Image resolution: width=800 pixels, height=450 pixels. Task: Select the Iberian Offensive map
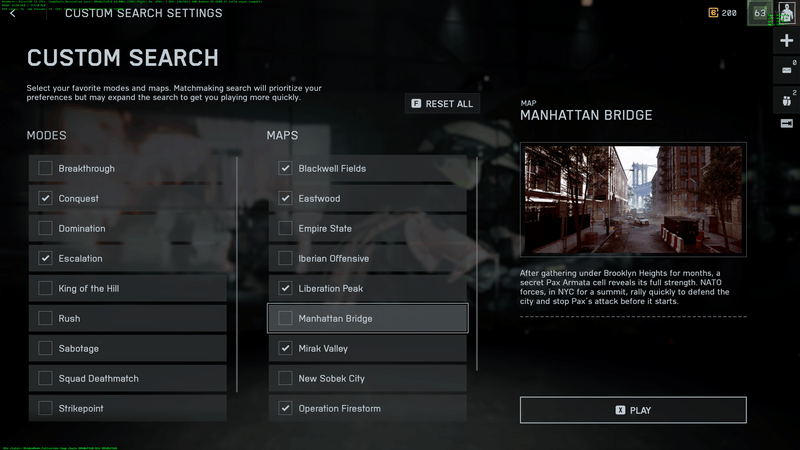285,259
